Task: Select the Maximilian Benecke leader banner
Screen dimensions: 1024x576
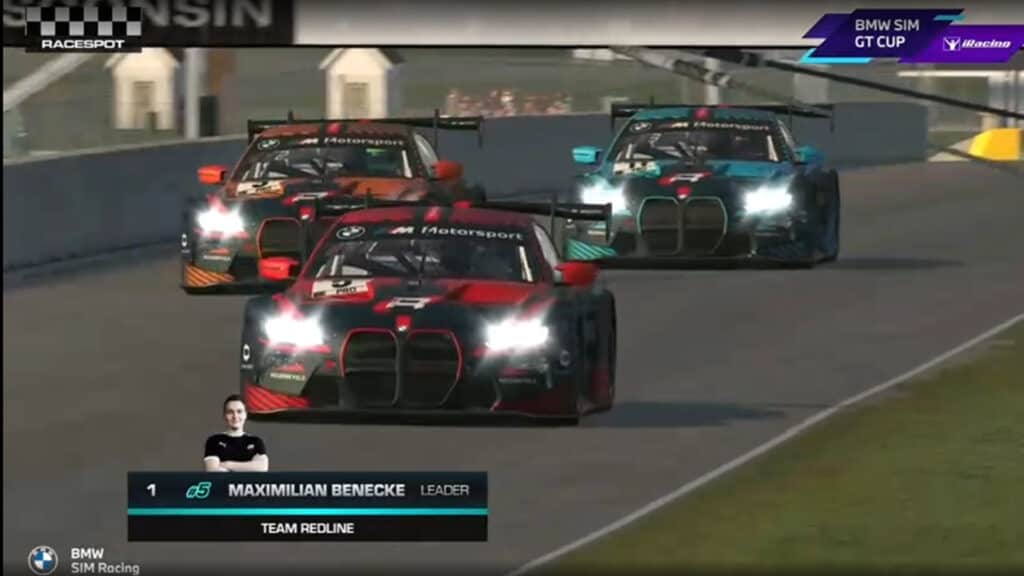Action: [x=307, y=490]
